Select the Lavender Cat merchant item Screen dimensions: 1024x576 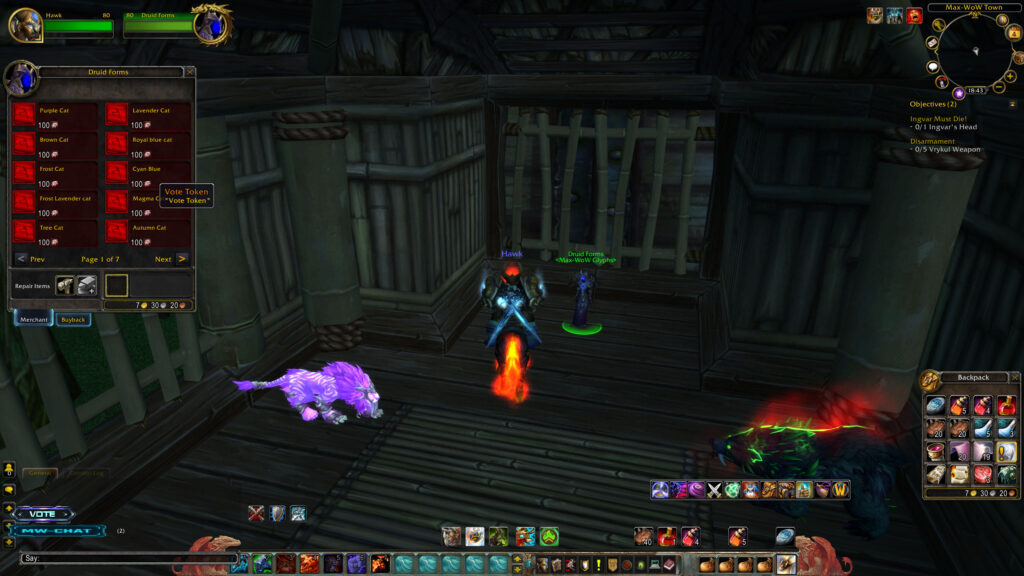pos(117,115)
